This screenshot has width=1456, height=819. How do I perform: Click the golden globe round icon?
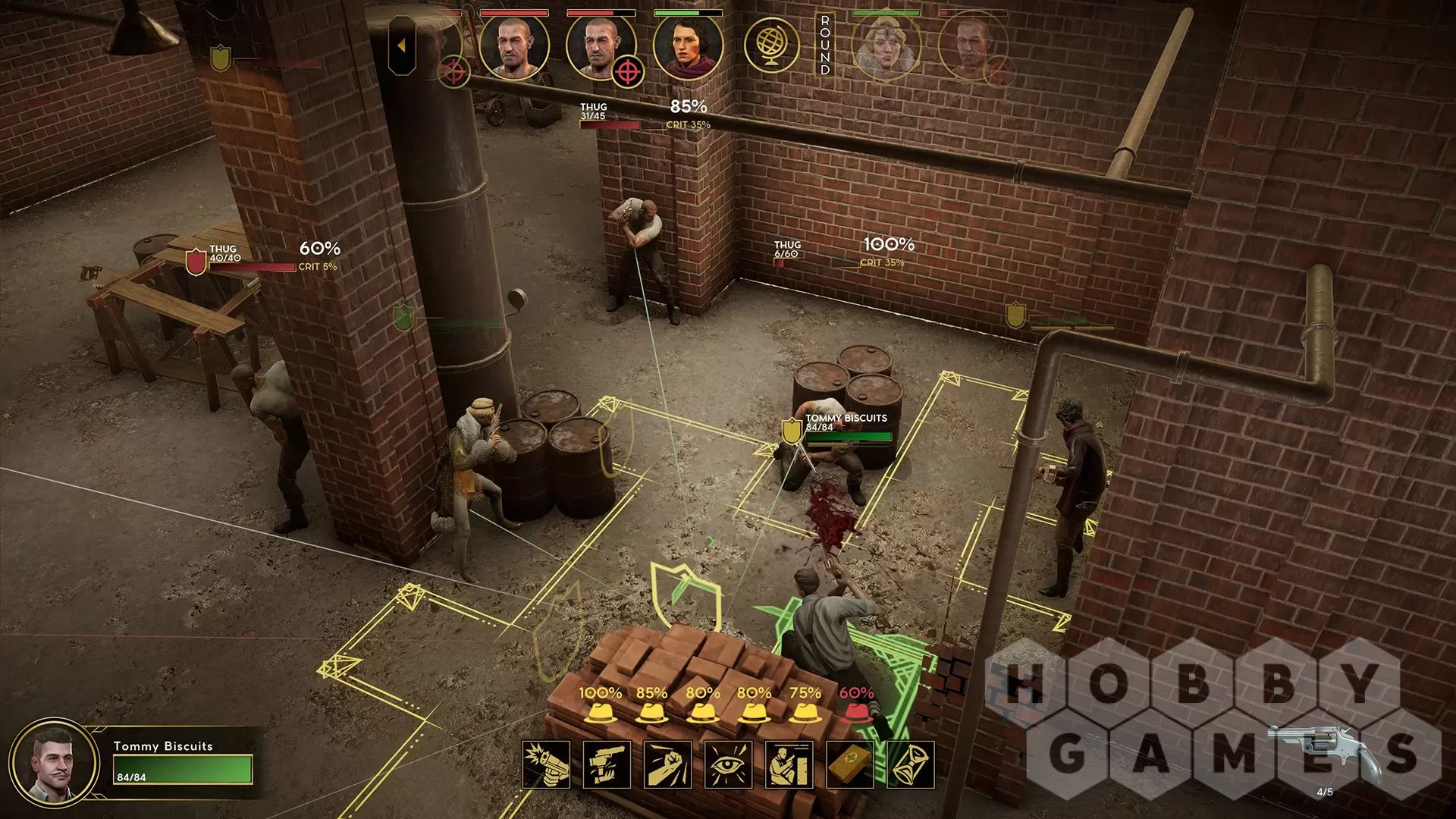[770, 45]
